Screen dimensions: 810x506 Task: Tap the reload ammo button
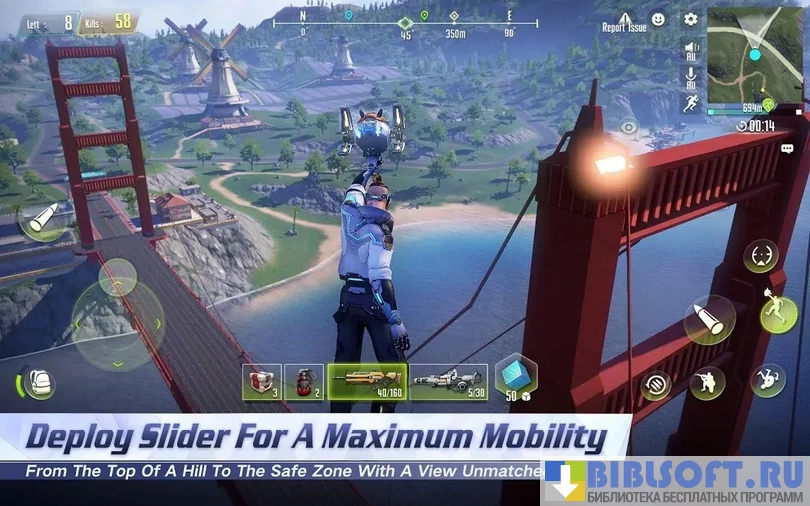(656, 385)
